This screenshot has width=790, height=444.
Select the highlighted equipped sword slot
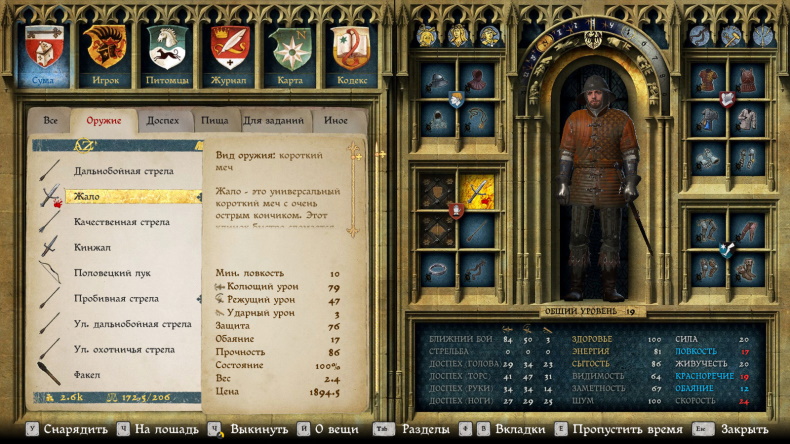click(x=477, y=192)
